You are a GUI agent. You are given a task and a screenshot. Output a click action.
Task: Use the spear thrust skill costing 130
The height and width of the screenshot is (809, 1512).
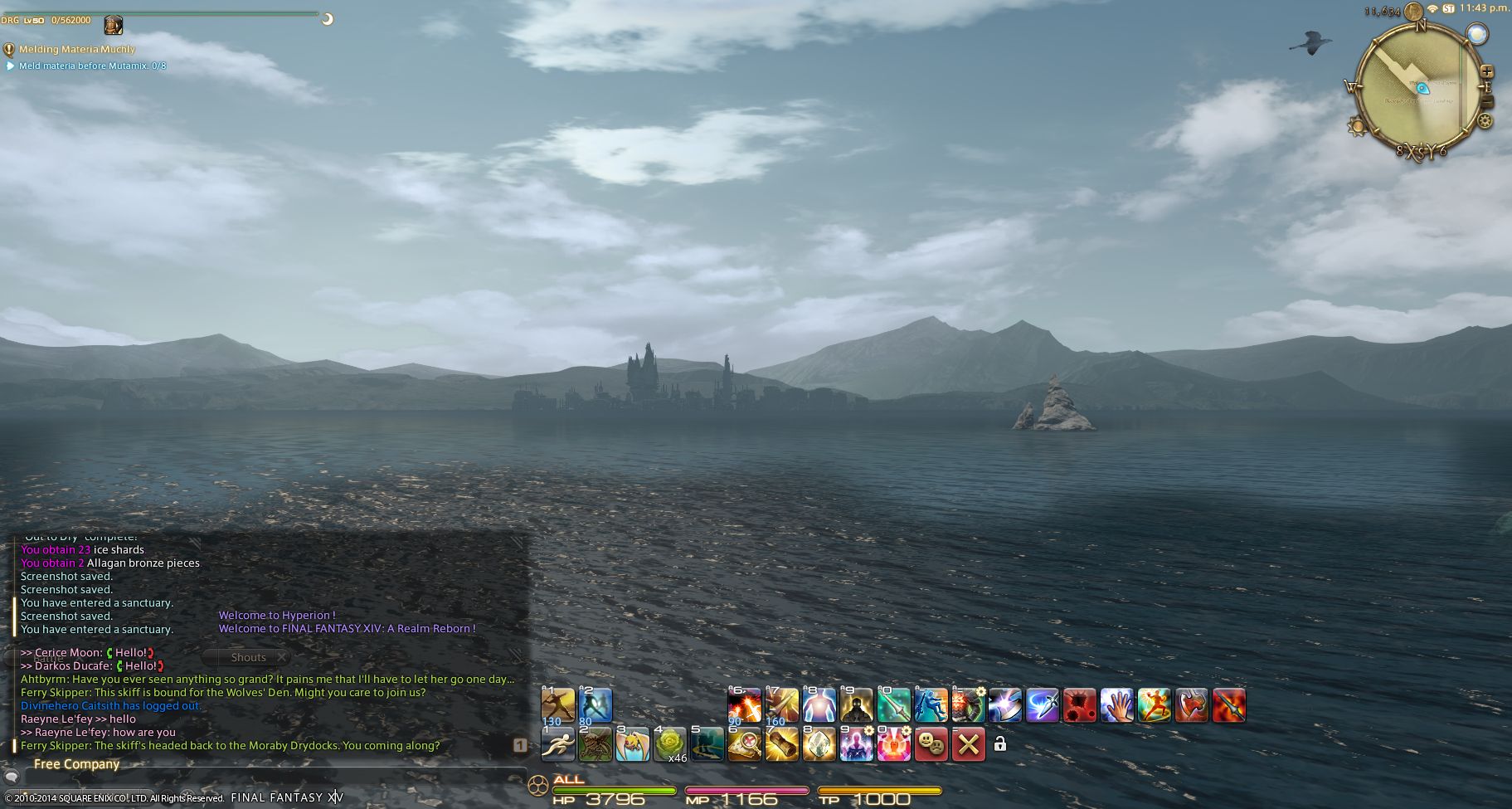click(x=557, y=705)
